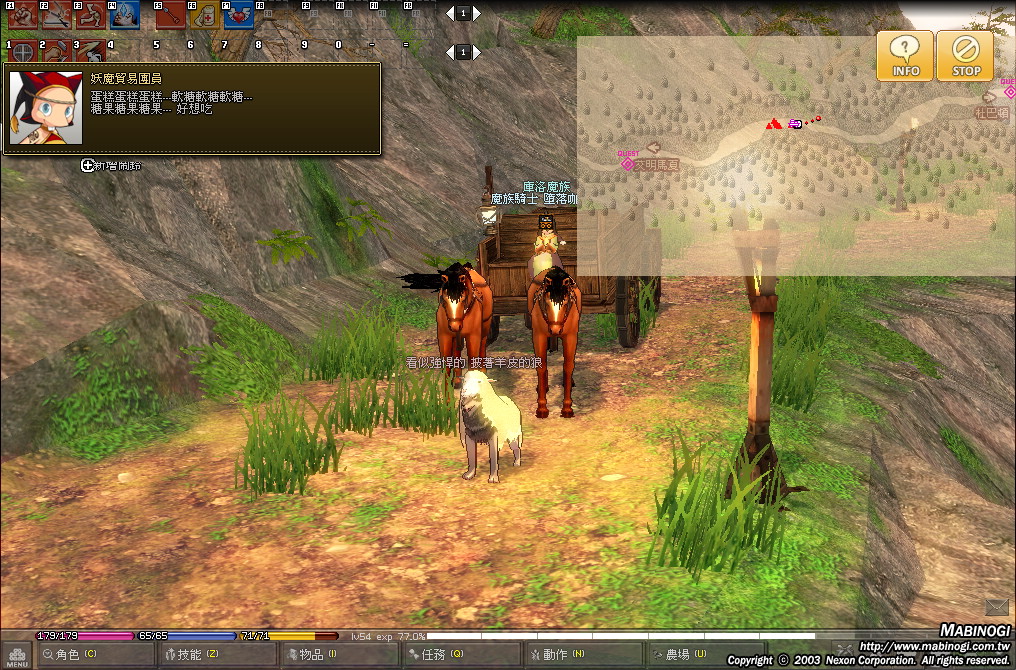This screenshot has height=670, width=1016.
Task: Open the MENU button
Action: [x=17, y=655]
